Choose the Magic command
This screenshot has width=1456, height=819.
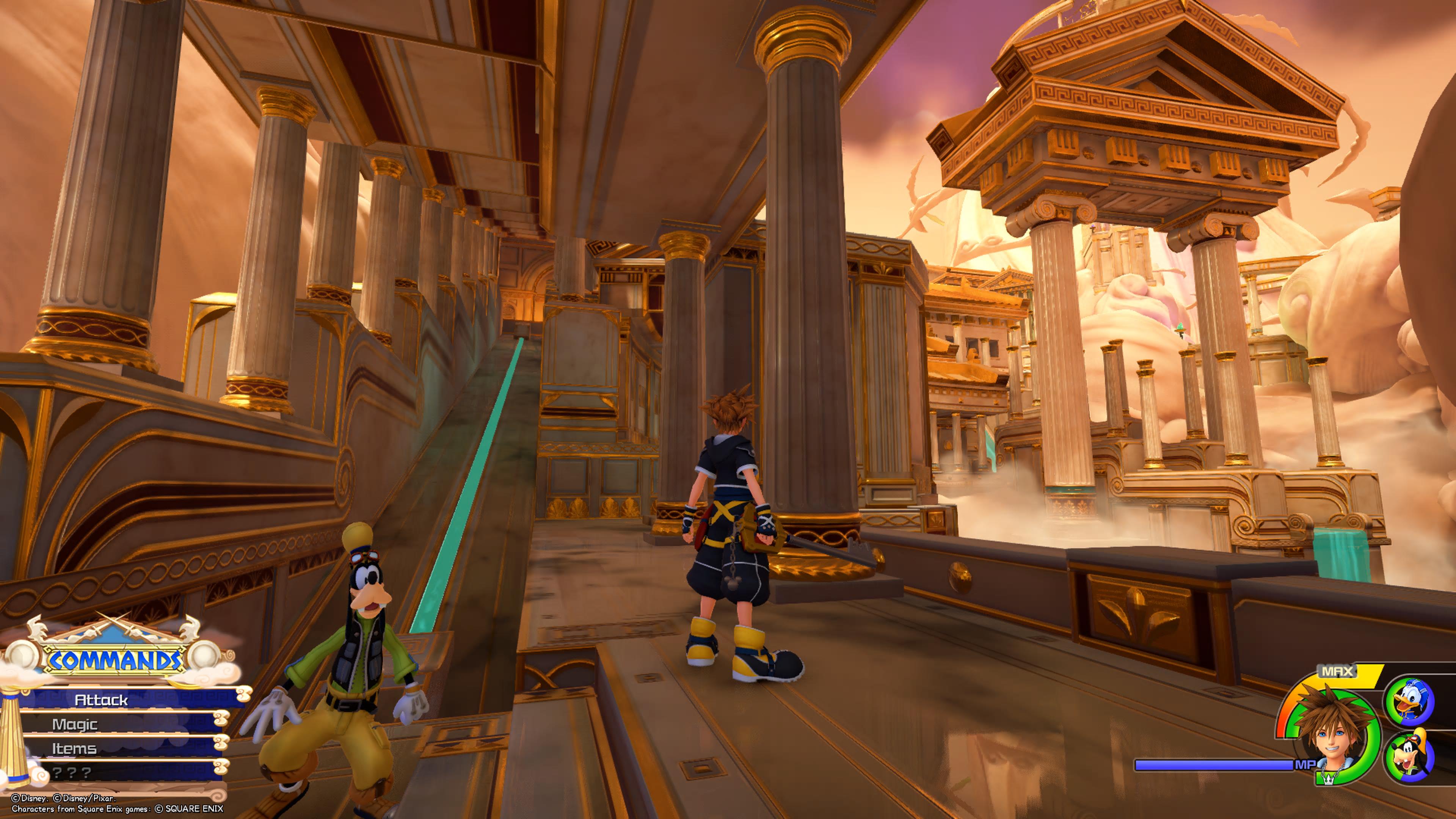tap(75, 724)
